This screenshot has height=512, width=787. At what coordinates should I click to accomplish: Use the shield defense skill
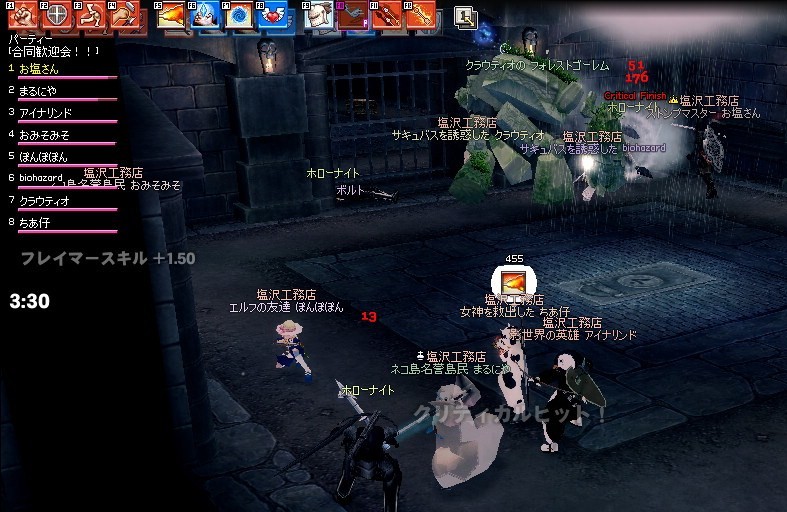58,15
